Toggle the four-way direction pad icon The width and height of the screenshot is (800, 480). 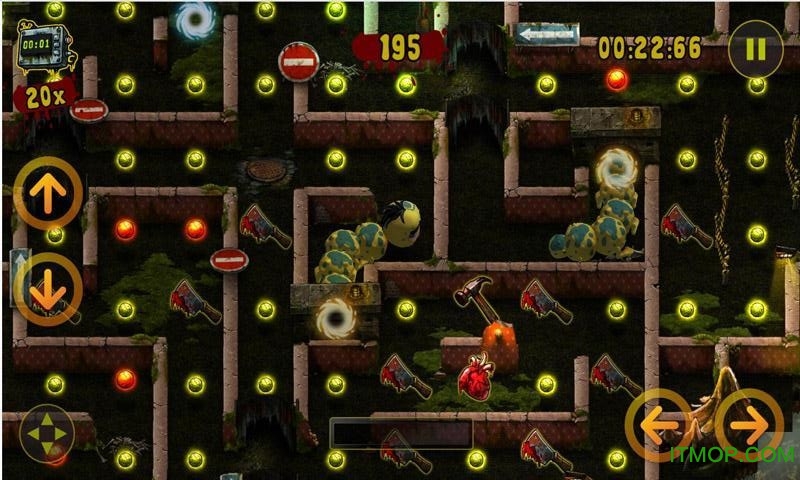(x=46, y=435)
